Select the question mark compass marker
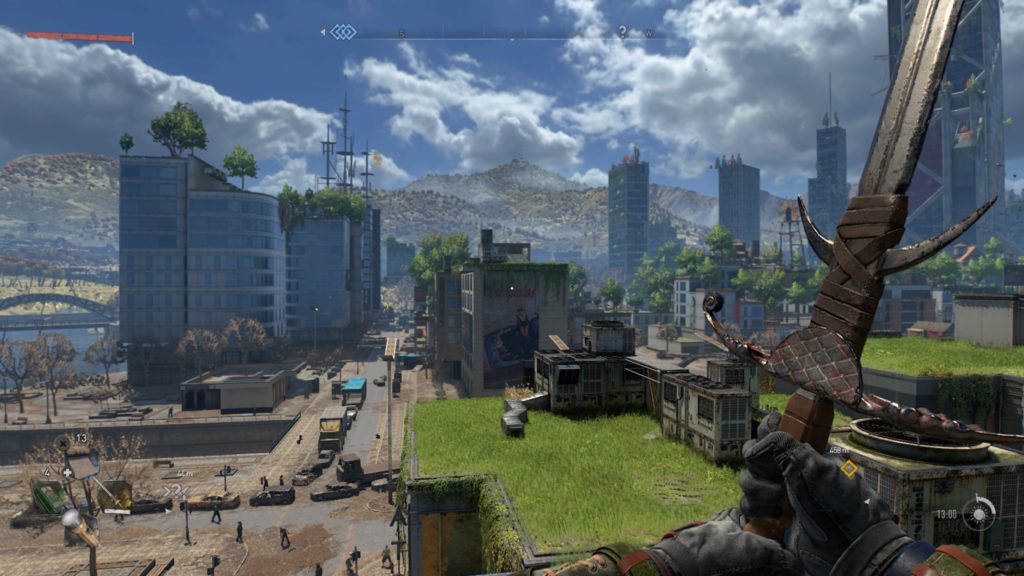This screenshot has width=1024, height=576. [x=622, y=32]
